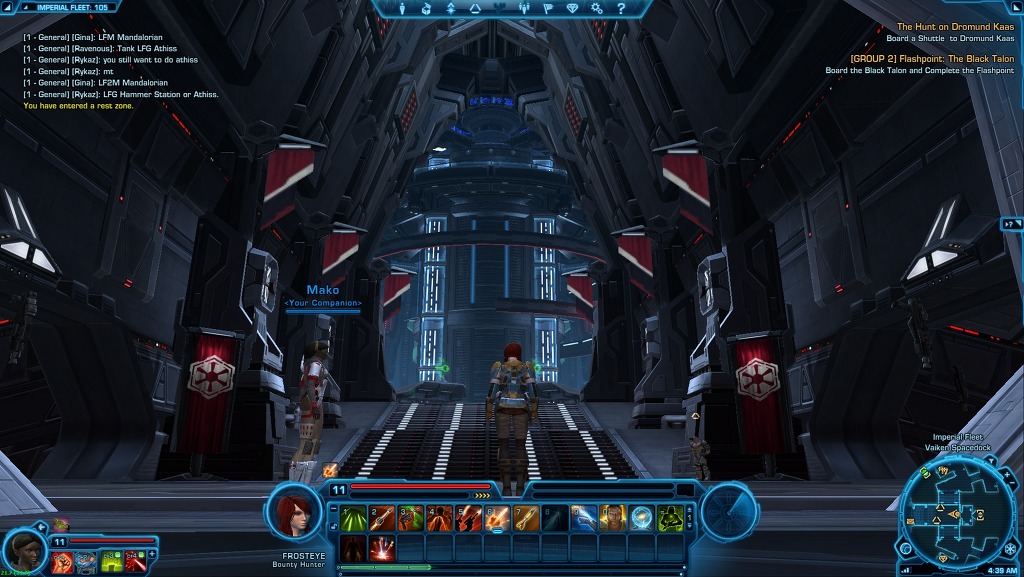The width and height of the screenshot is (1024, 577).
Task: Open the question mark help icon
Action: pos(621,8)
